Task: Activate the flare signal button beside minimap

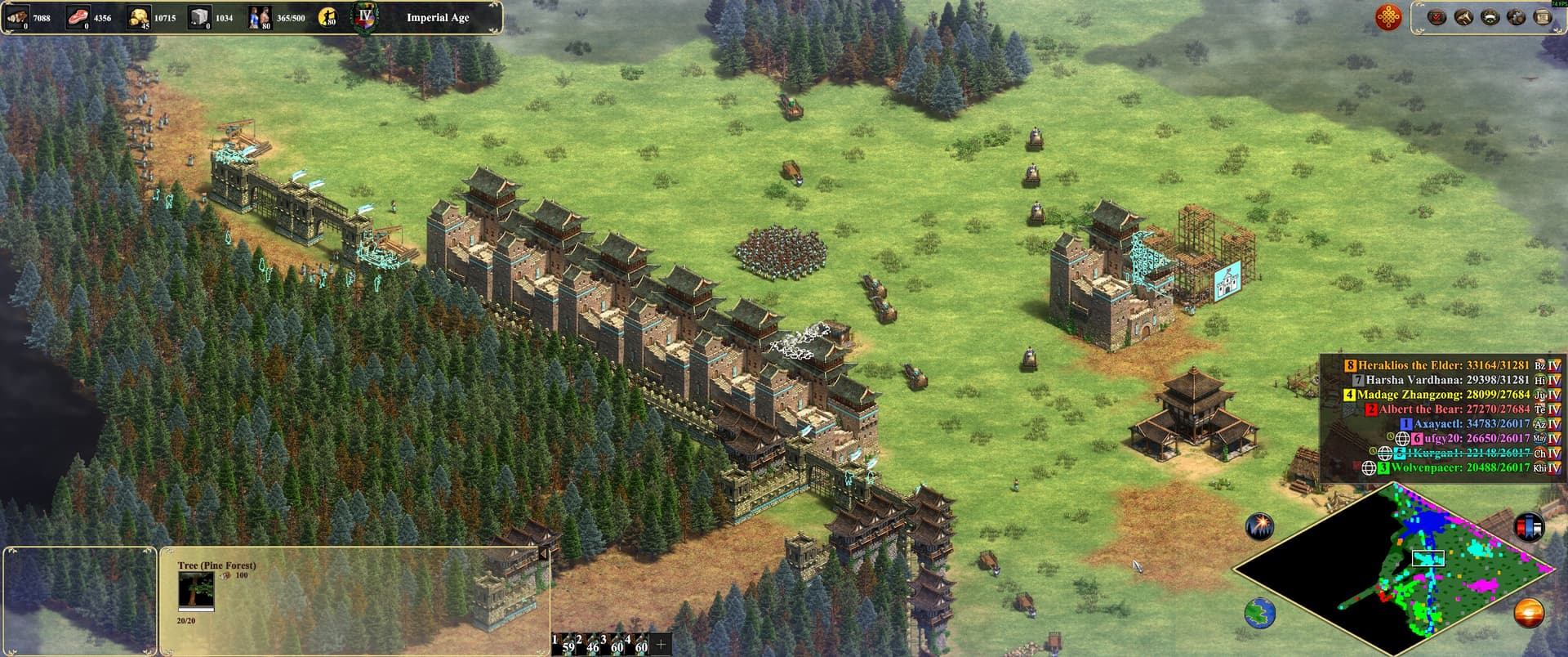Action: pos(1260,526)
